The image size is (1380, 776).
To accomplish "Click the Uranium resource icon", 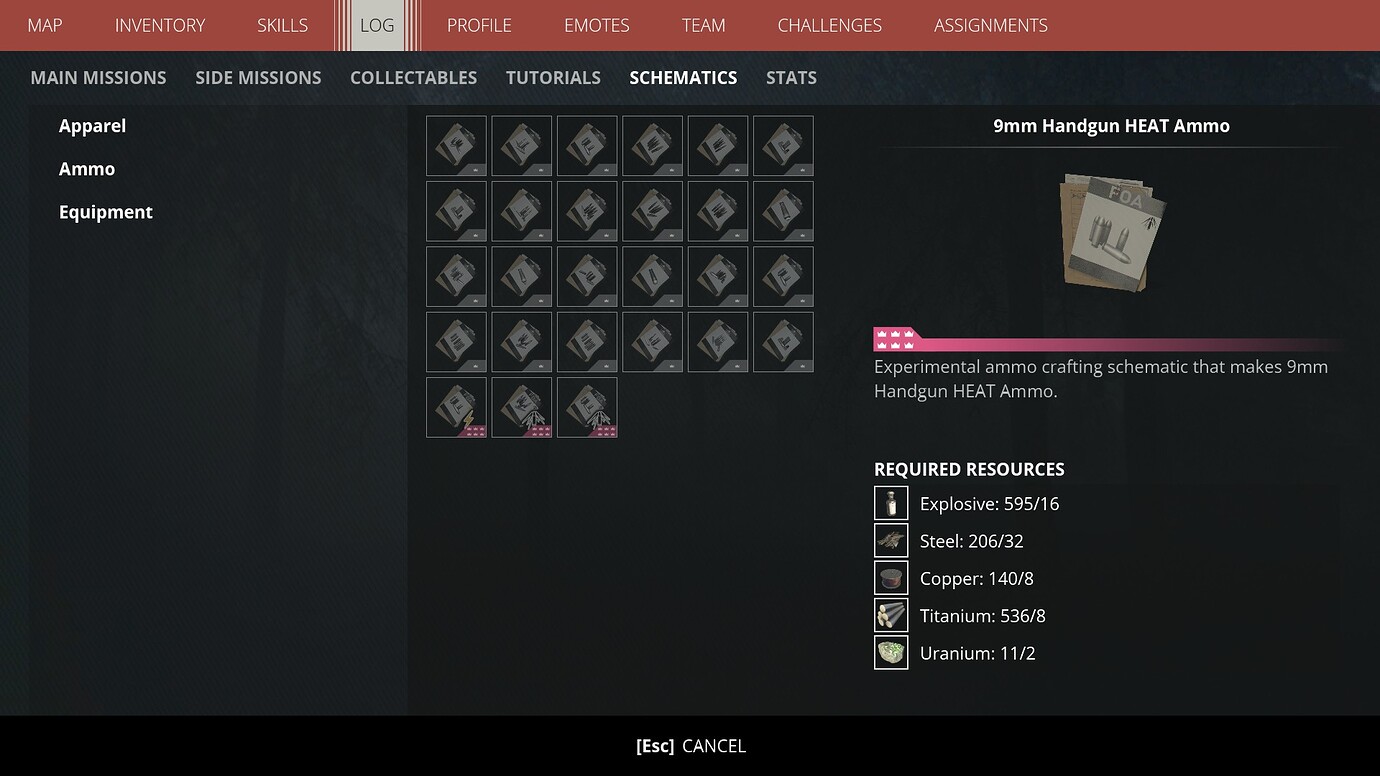I will coord(890,652).
